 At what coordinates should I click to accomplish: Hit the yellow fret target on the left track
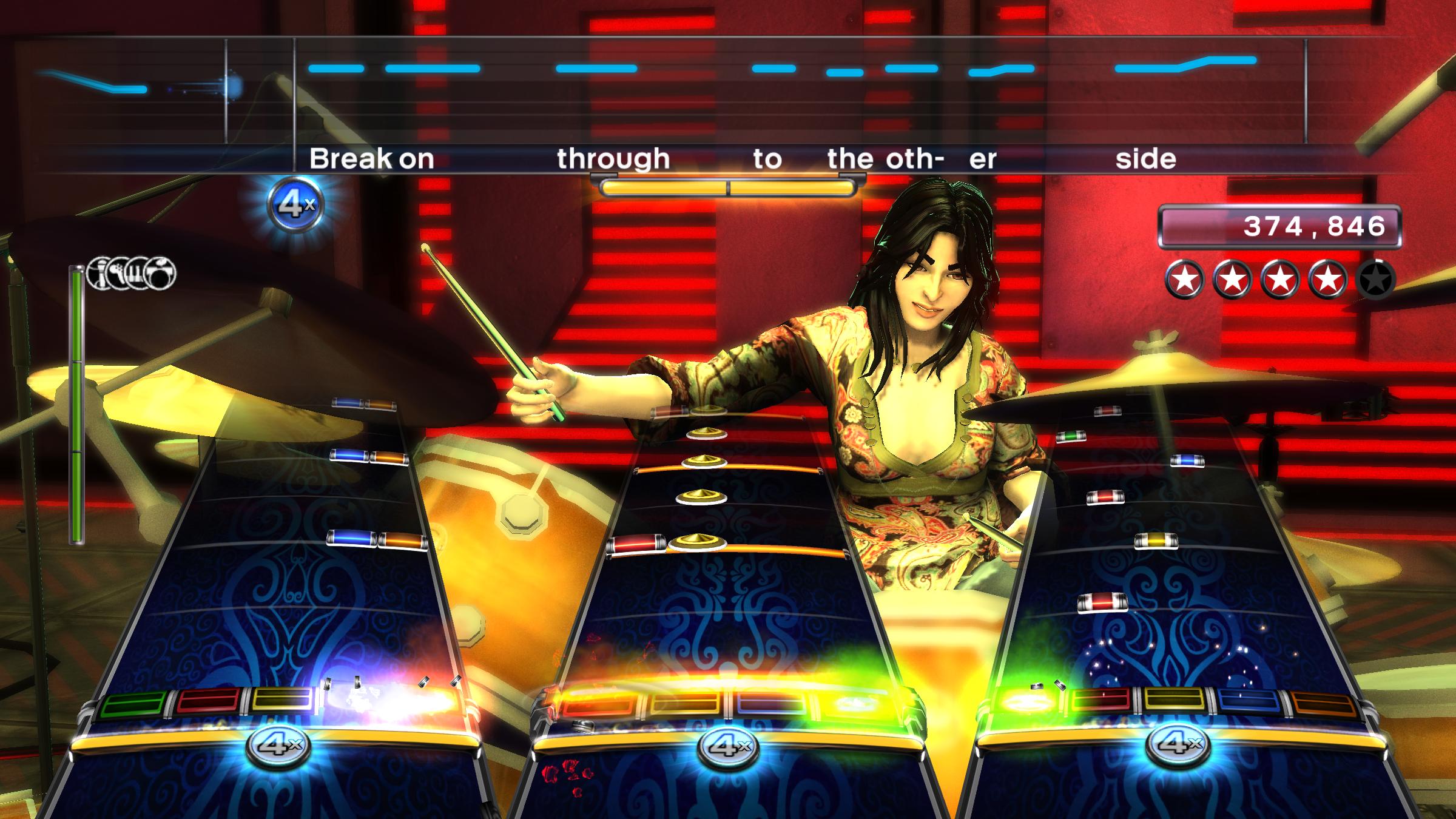[283, 700]
